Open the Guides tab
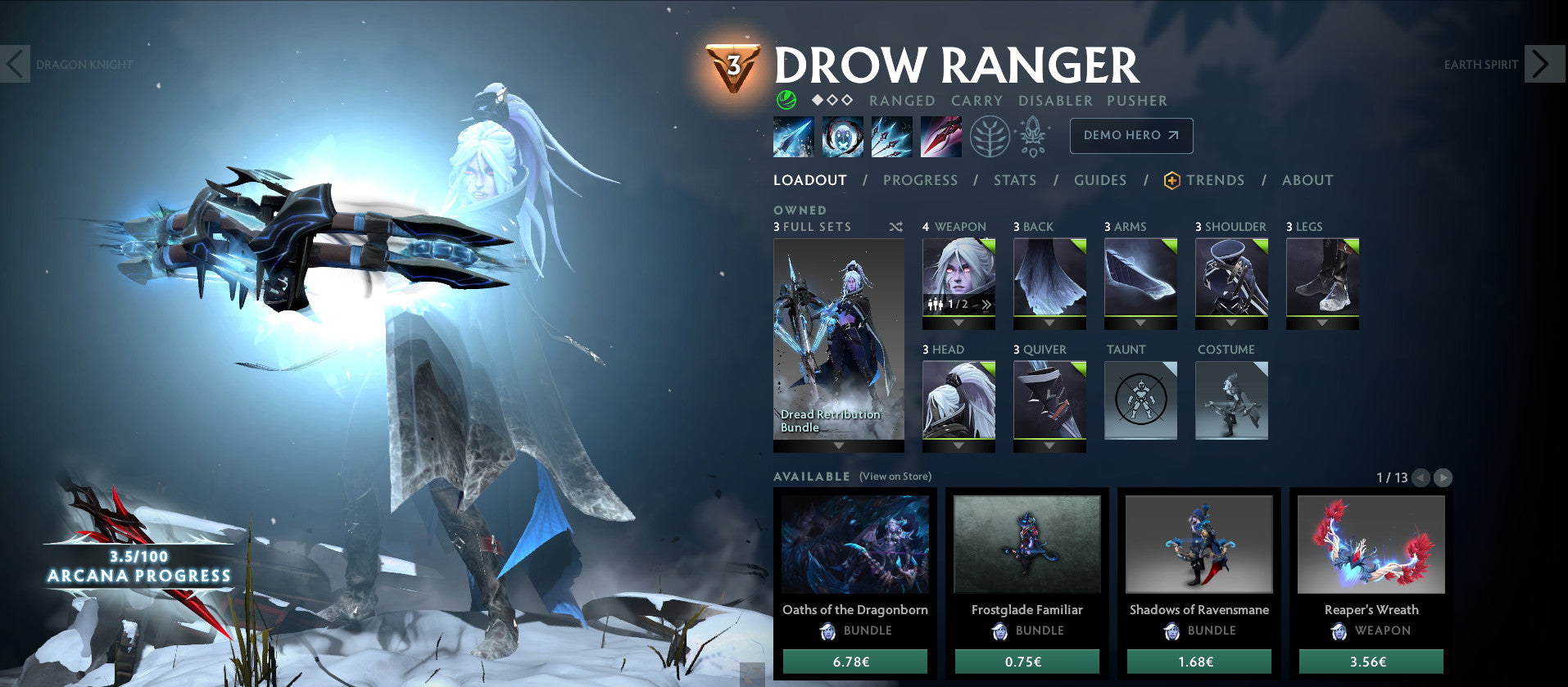Screen dimensions: 1568x687 1099,180
